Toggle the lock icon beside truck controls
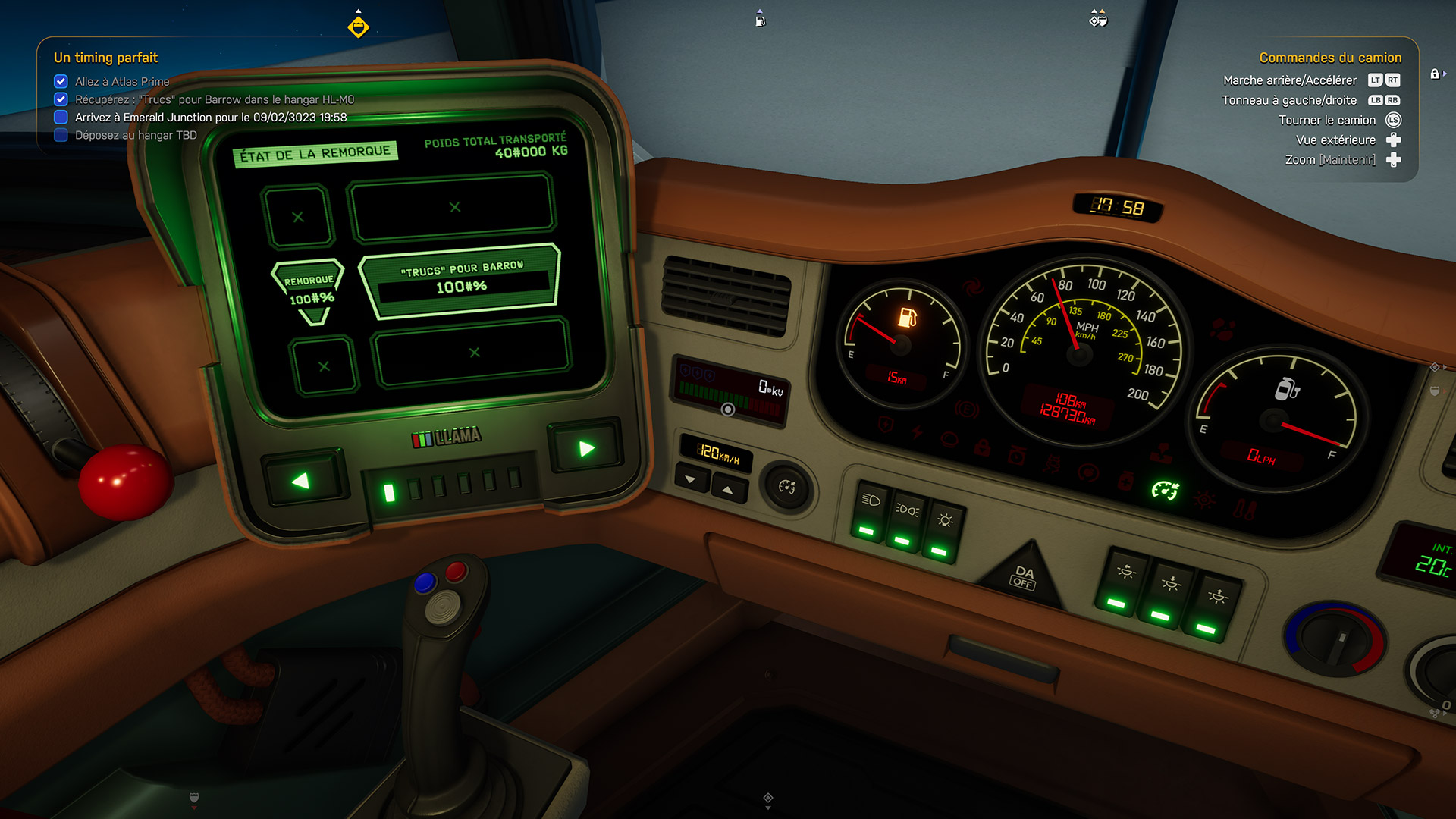Image resolution: width=1456 pixels, height=819 pixels. (1435, 74)
